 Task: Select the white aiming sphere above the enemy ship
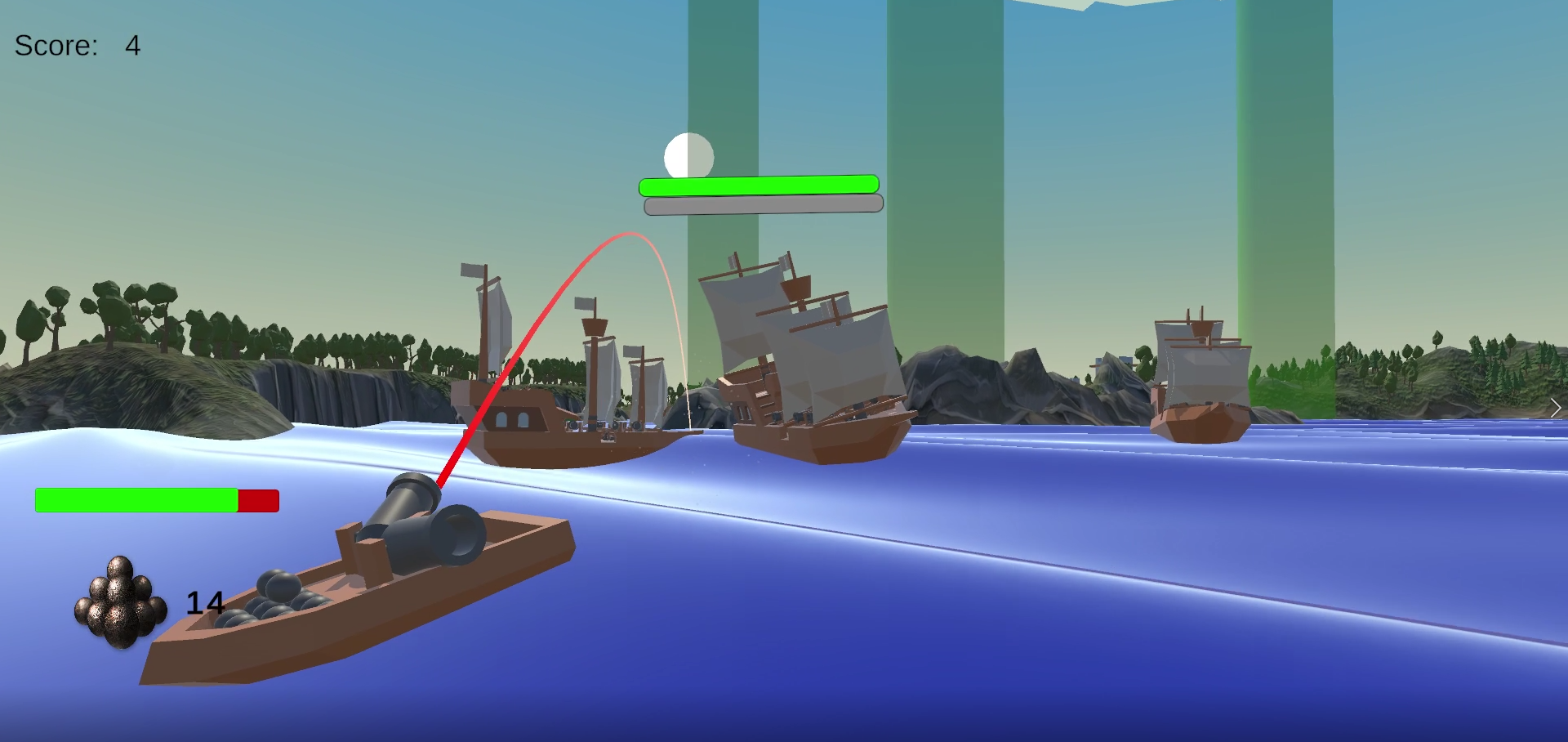[688, 154]
